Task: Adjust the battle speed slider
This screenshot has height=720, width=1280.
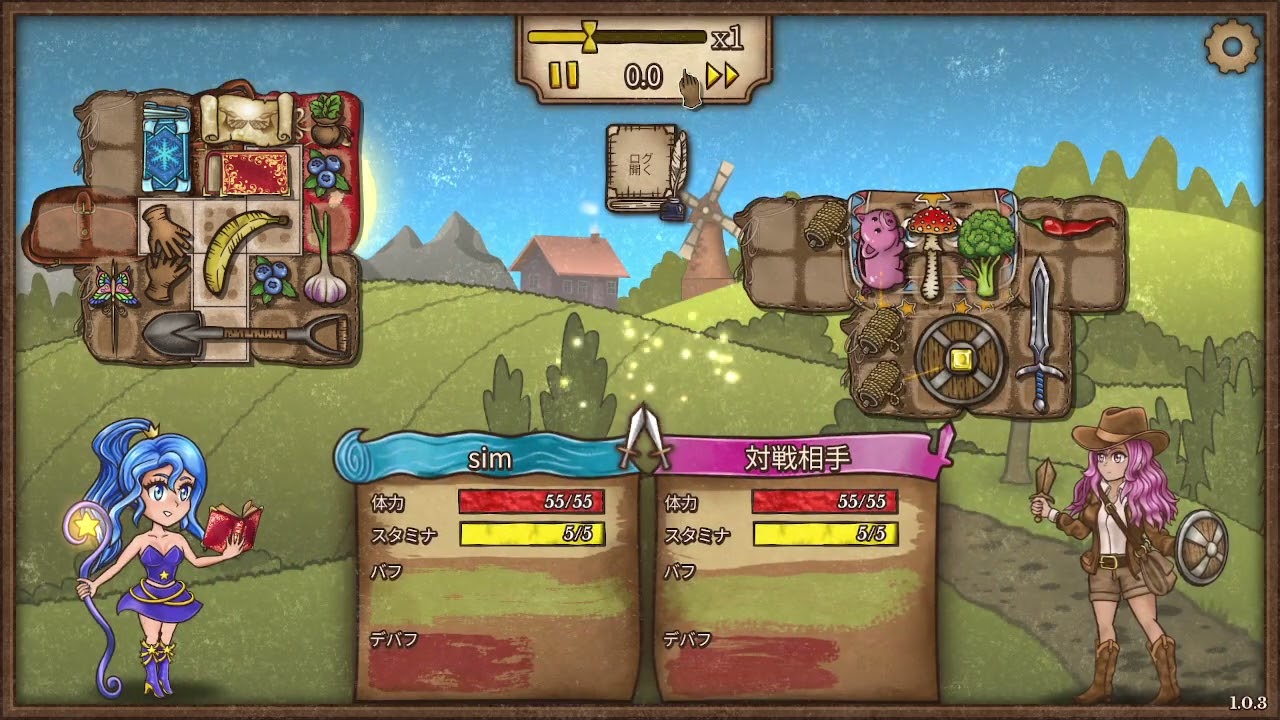Action: (x=590, y=37)
